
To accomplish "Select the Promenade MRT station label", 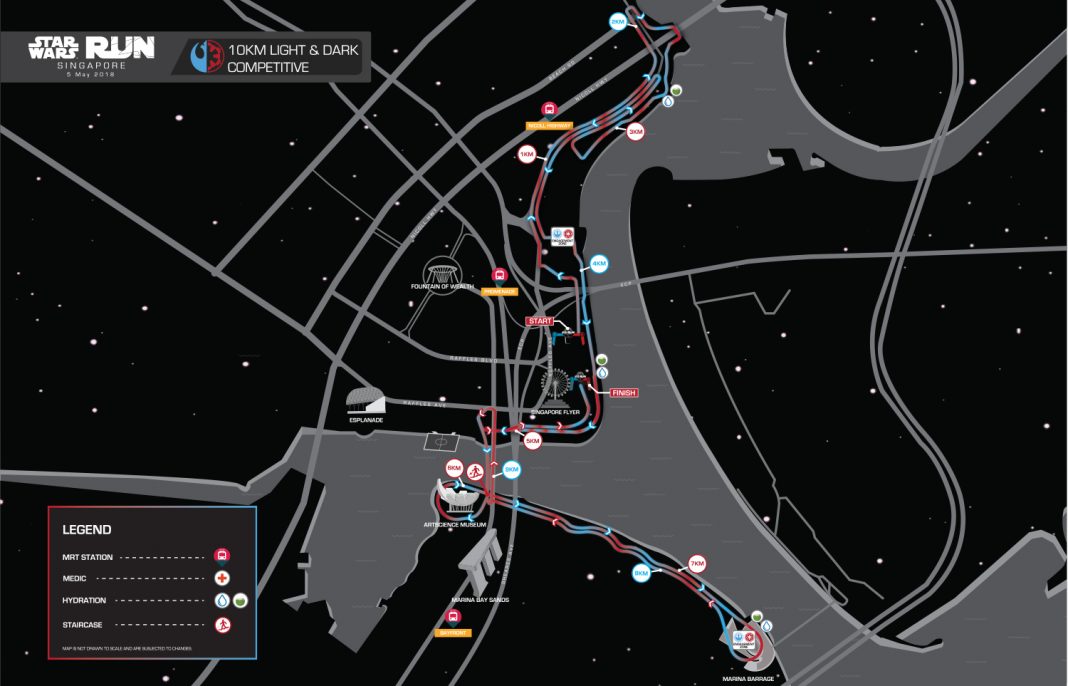I will 499,292.
